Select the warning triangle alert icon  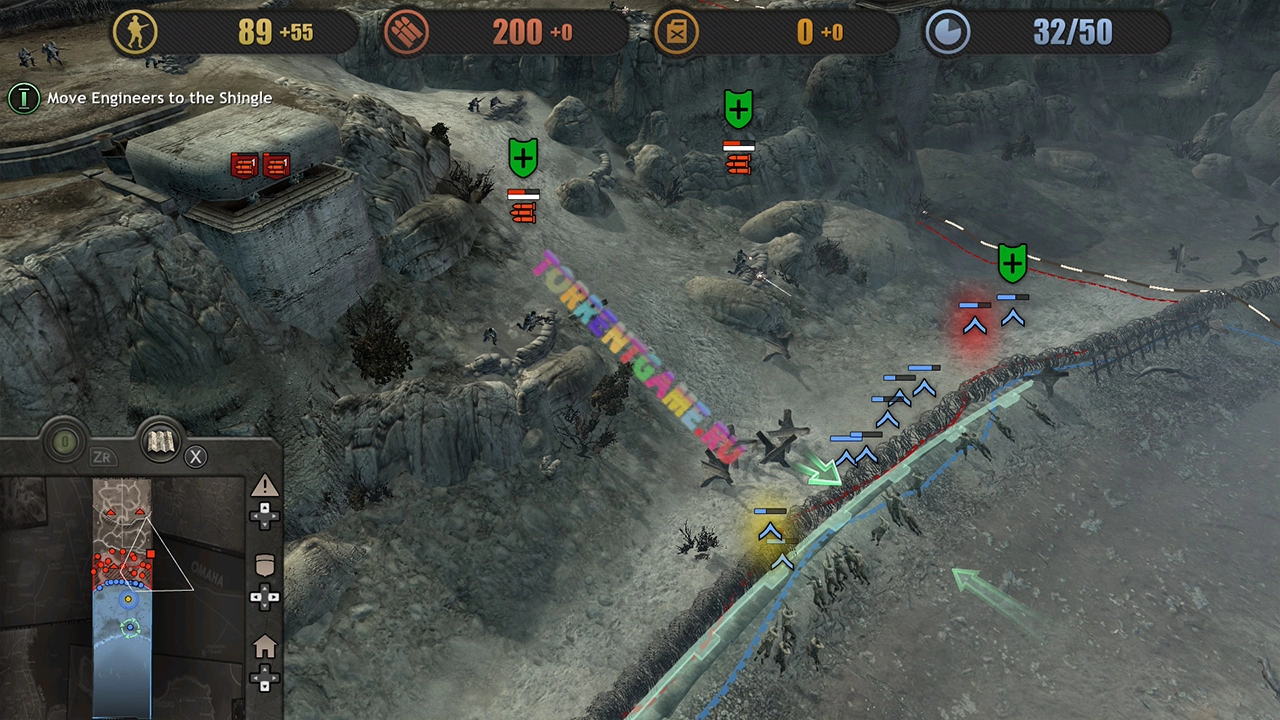pyautogui.click(x=264, y=487)
